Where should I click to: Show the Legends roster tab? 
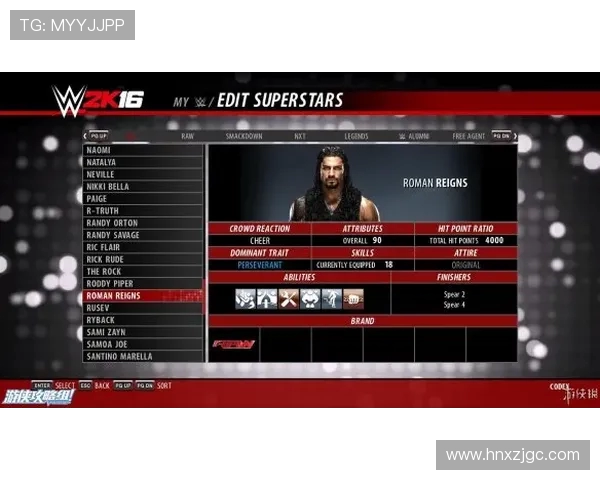[355, 135]
